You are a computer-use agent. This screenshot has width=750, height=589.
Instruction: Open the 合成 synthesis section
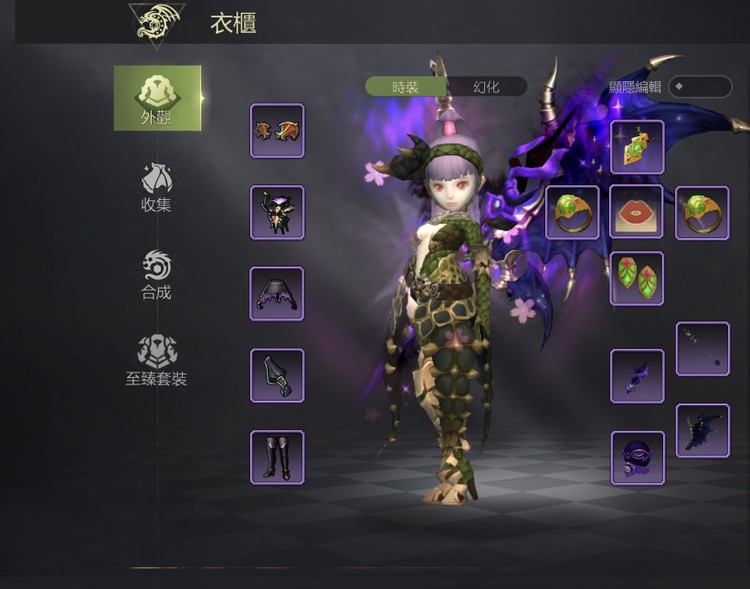(x=157, y=275)
